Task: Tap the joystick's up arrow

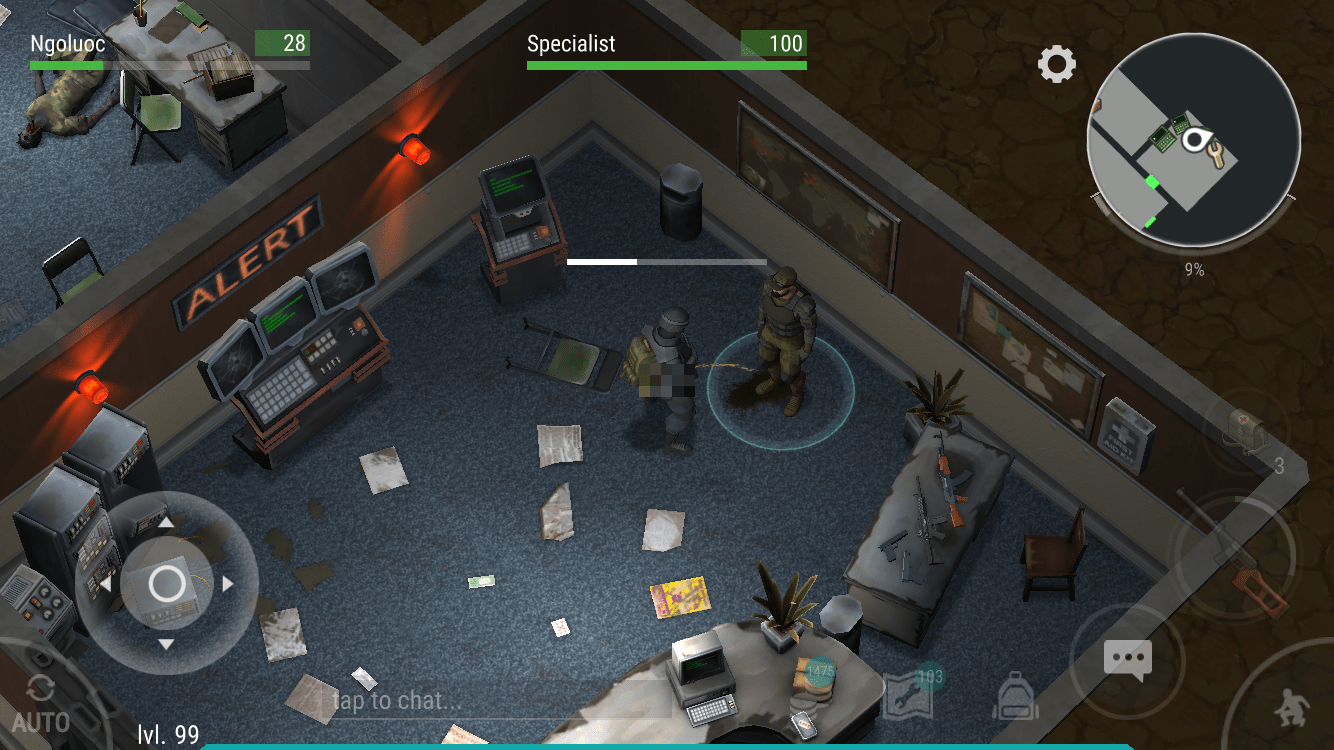Action: (x=167, y=521)
